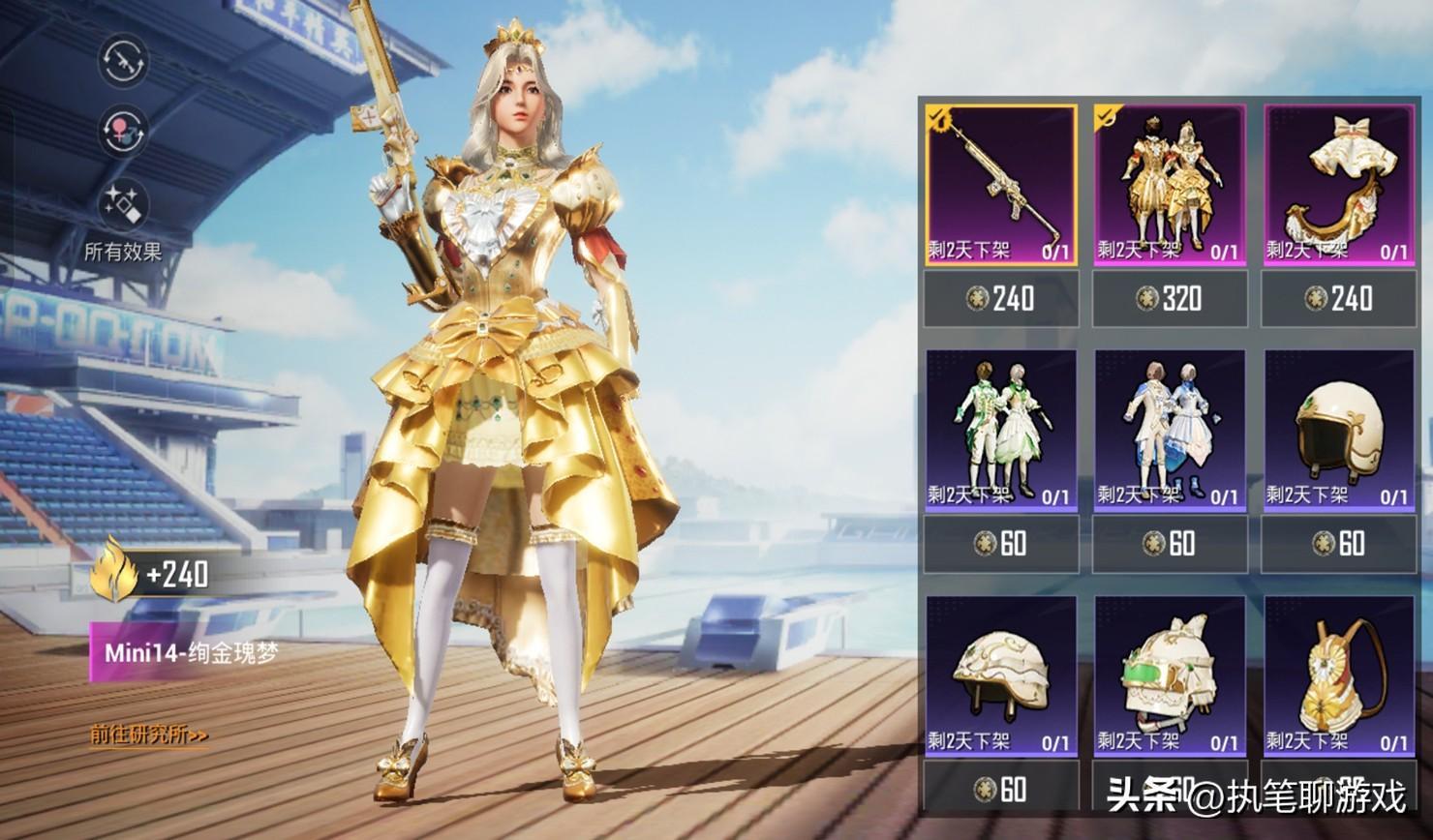
Task: Select the green and white couple outfit
Action: (1001, 430)
